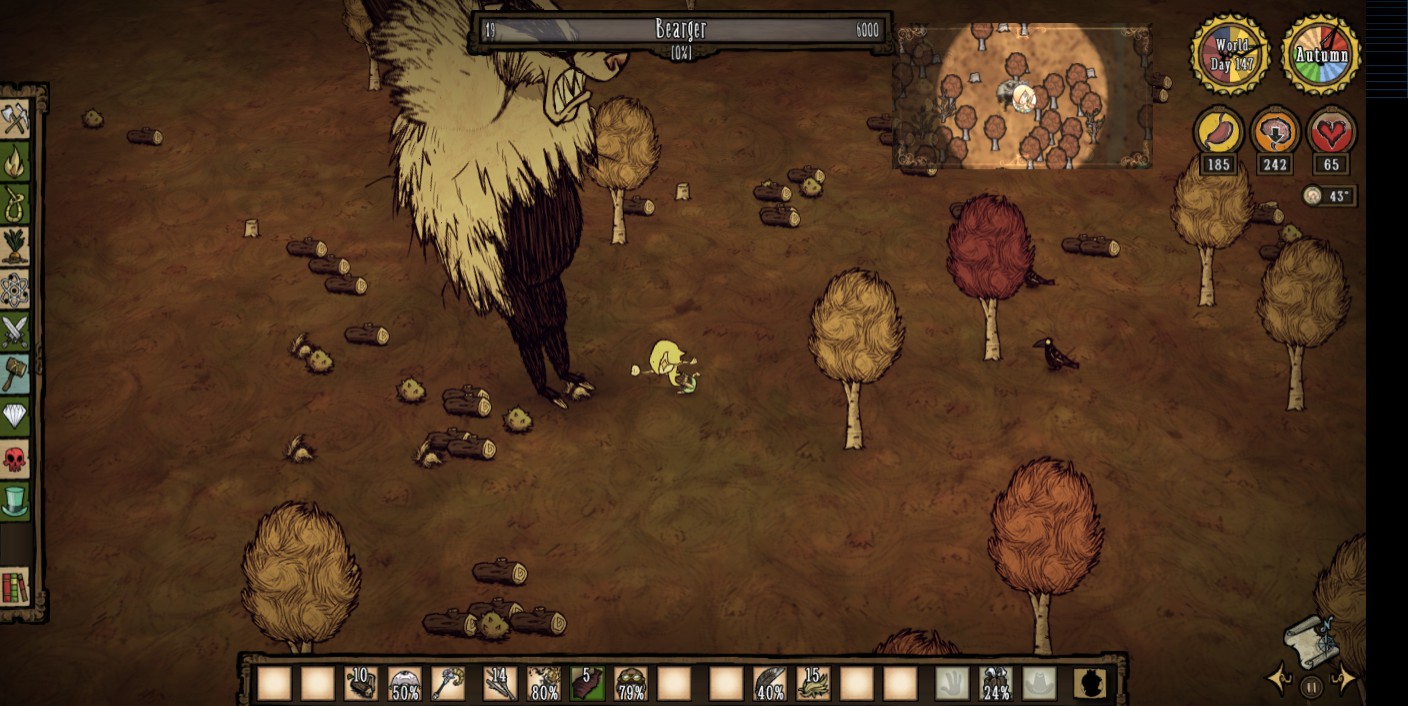Viewport: 1408px width, 706px height.
Task: Pick the stack of 14 twigs
Action: pos(499,684)
